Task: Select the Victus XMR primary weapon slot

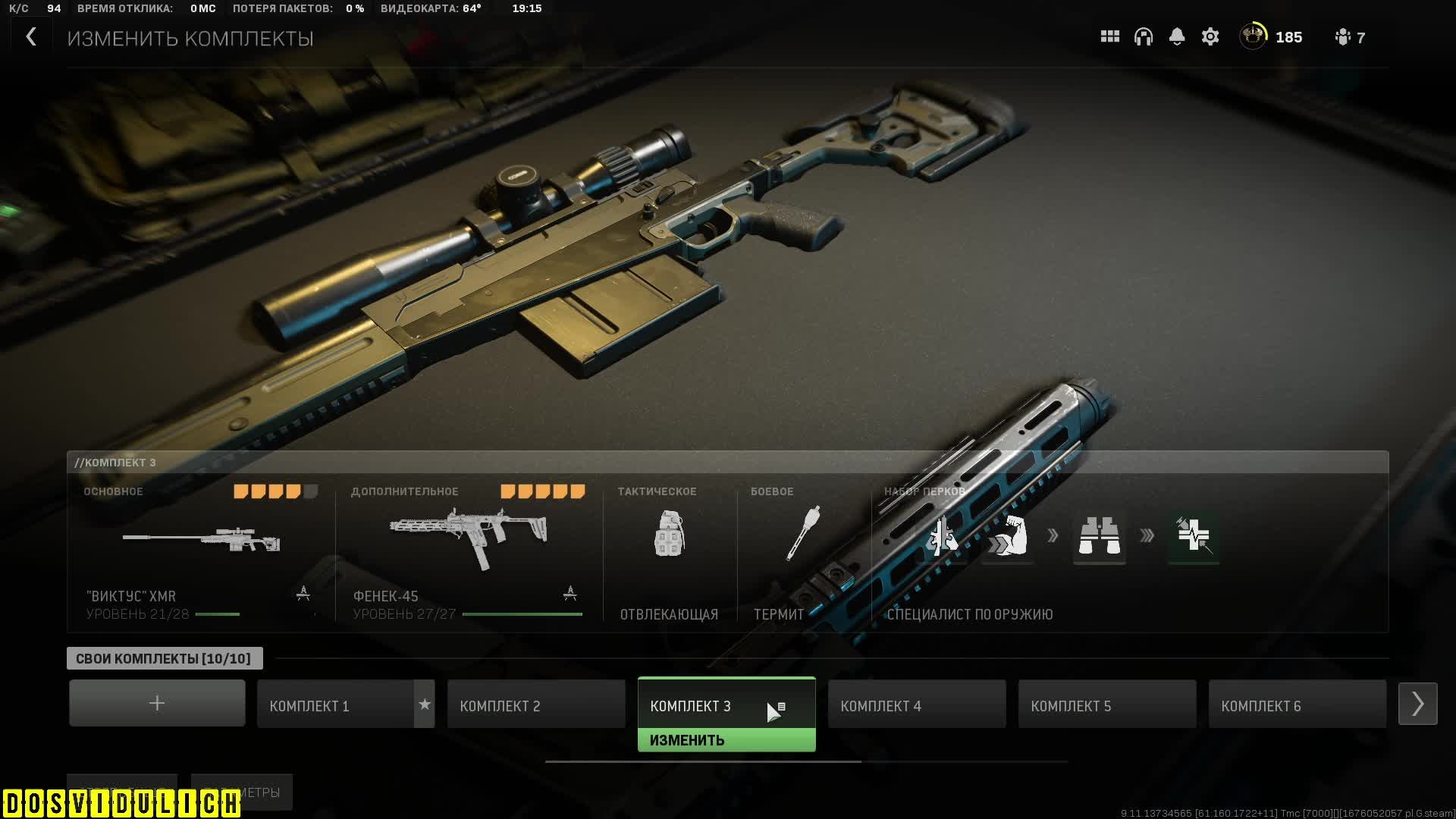Action: (201, 554)
